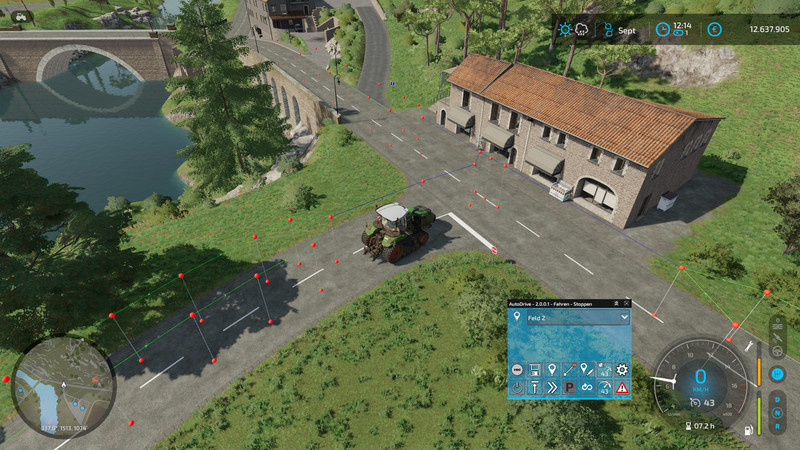Click the double chevron icon
The height and width of the screenshot is (450, 800).
coord(552,387)
